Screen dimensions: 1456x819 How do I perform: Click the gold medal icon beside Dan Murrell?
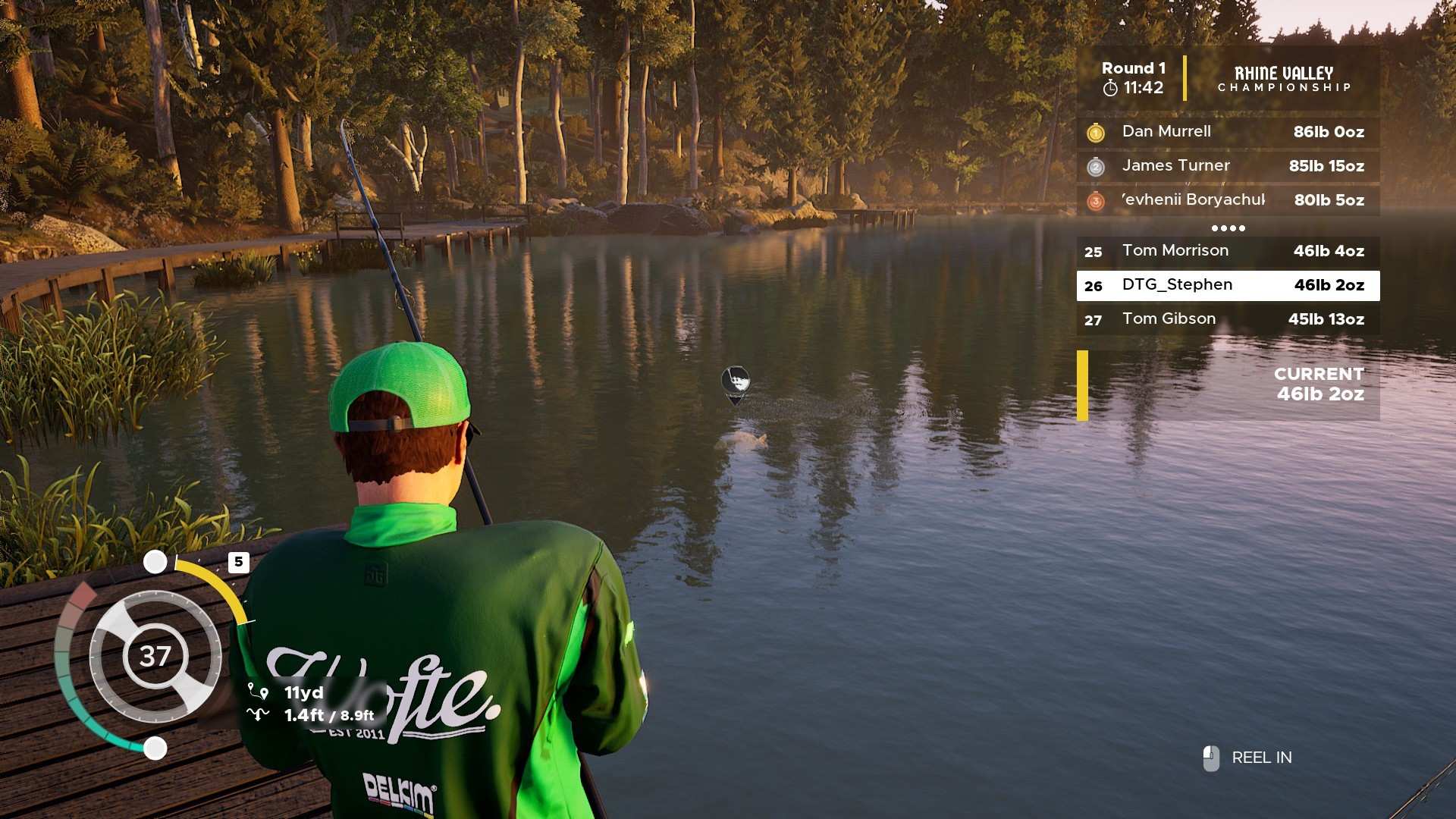[x=1094, y=131]
